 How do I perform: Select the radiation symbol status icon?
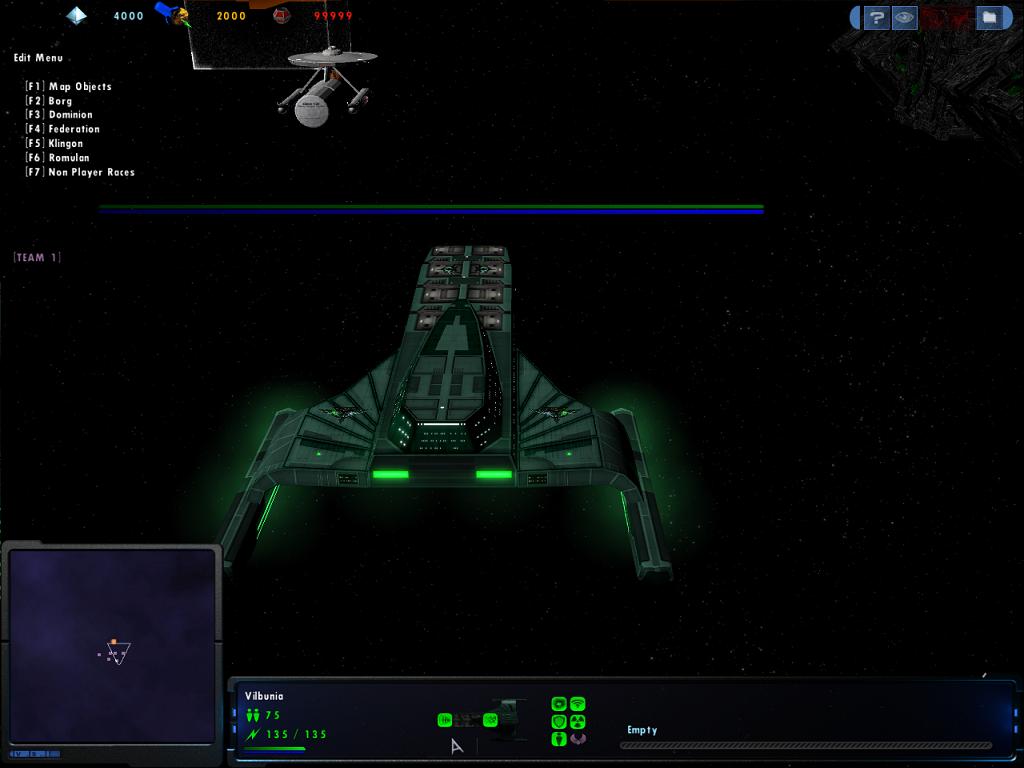[577, 721]
